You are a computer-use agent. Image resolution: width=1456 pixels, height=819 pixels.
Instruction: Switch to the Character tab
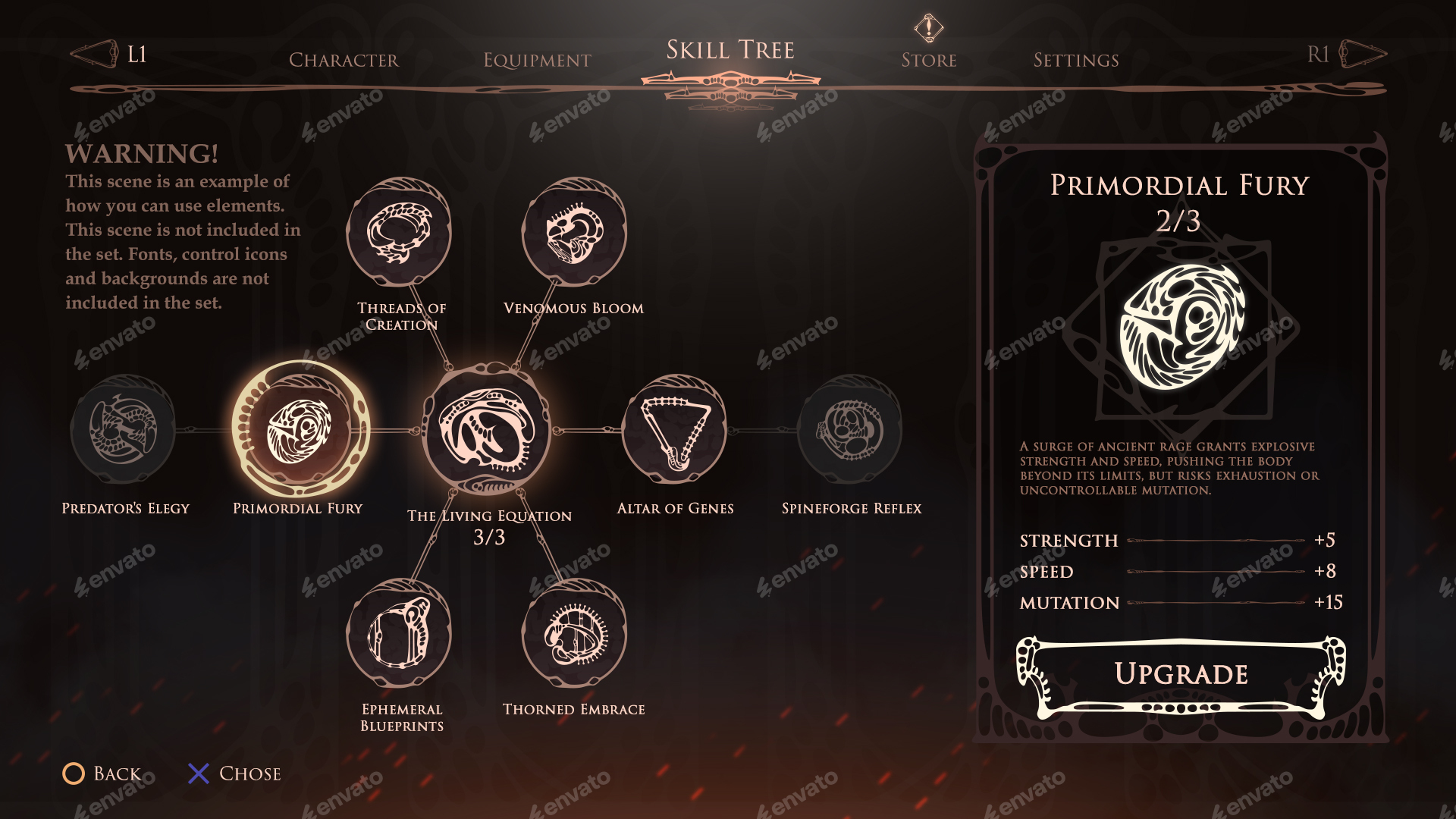tap(345, 60)
